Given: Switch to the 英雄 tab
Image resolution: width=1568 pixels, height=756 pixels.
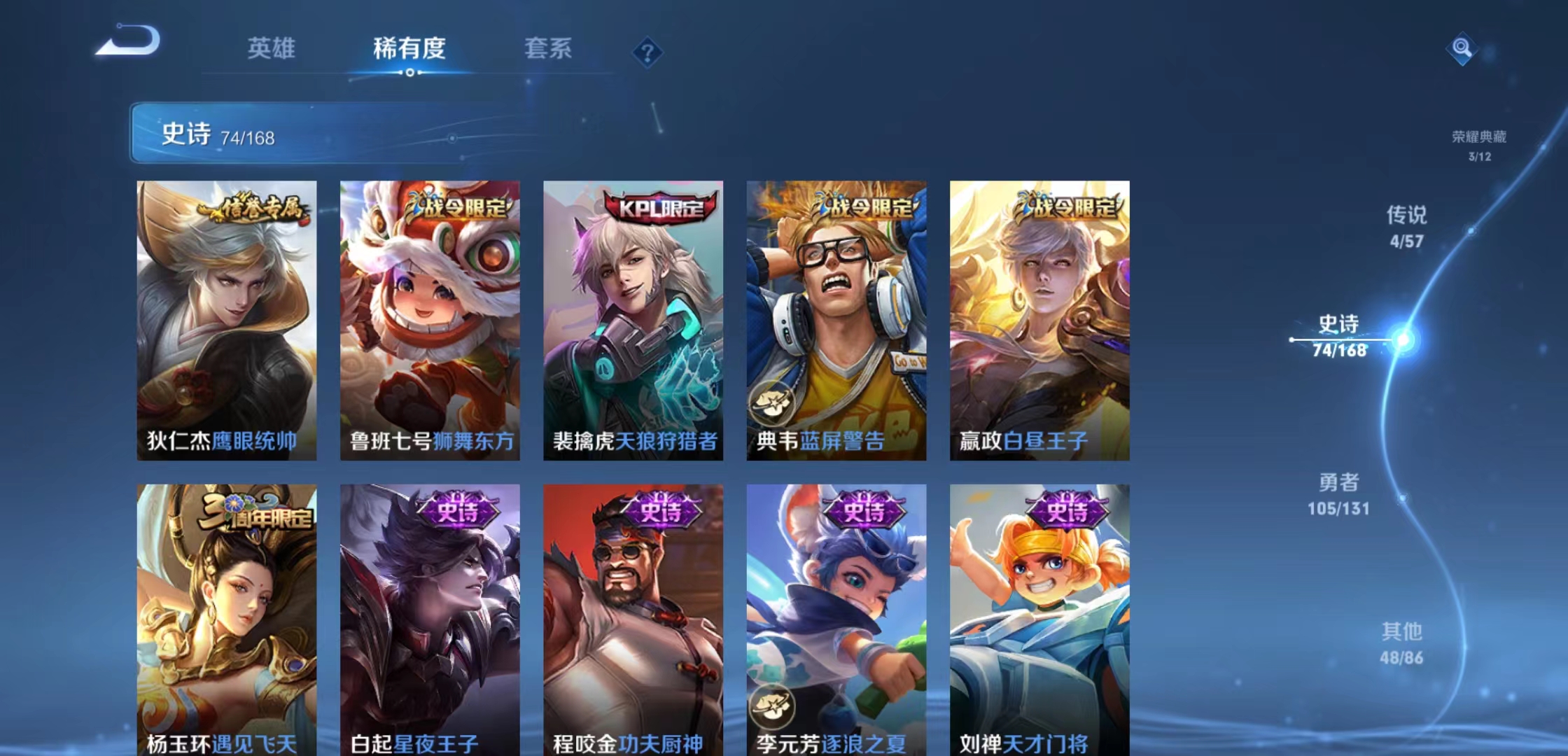Looking at the screenshot, I should pos(272,50).
